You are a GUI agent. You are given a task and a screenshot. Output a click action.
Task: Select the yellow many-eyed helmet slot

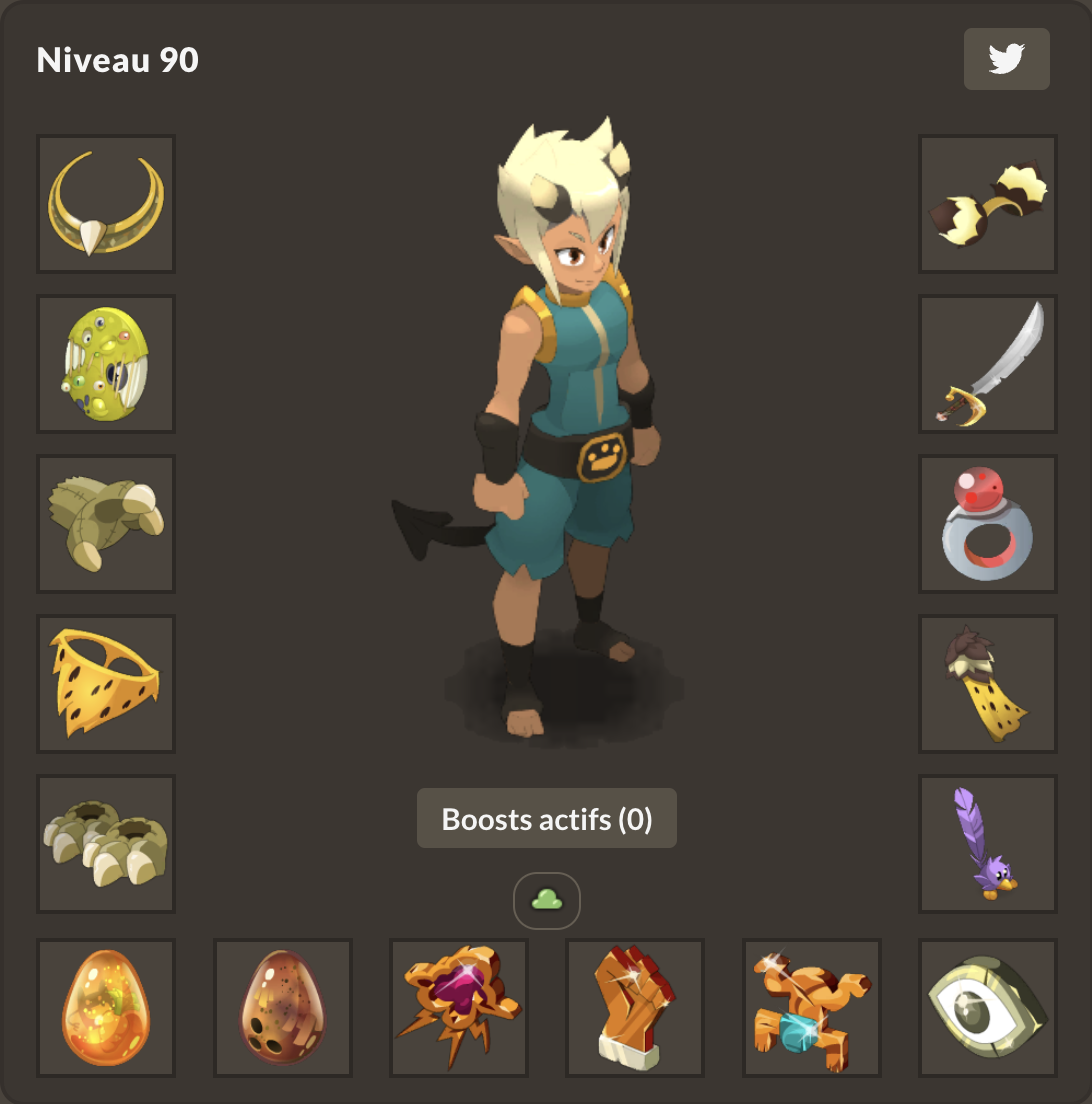(106, 364)
